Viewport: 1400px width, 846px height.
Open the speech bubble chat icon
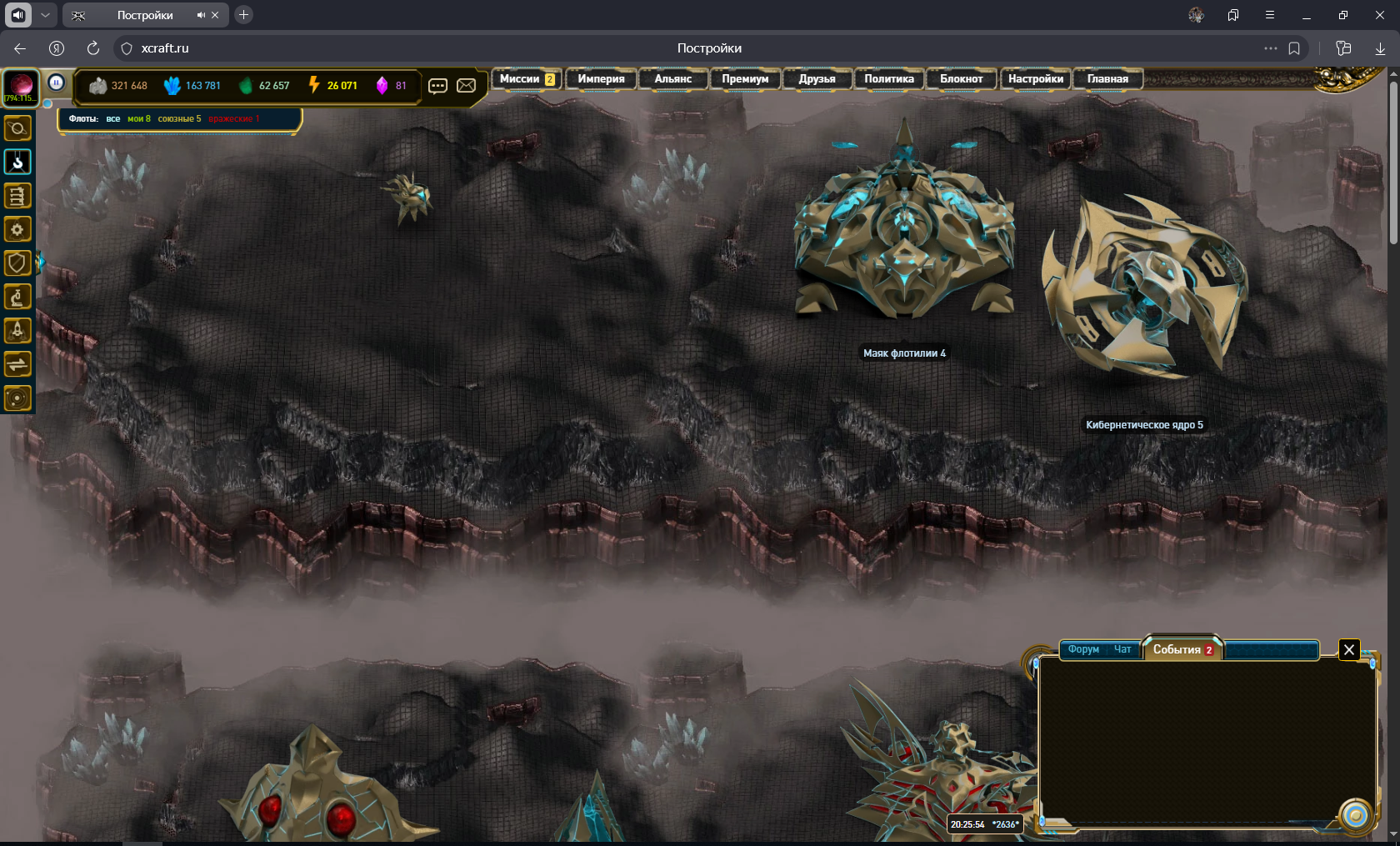(437, 86)
